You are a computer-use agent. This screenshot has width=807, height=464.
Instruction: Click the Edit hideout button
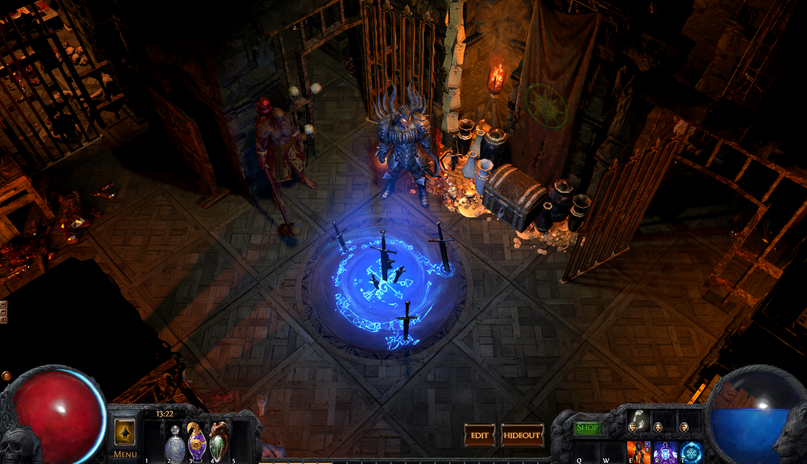click(480, 435)
